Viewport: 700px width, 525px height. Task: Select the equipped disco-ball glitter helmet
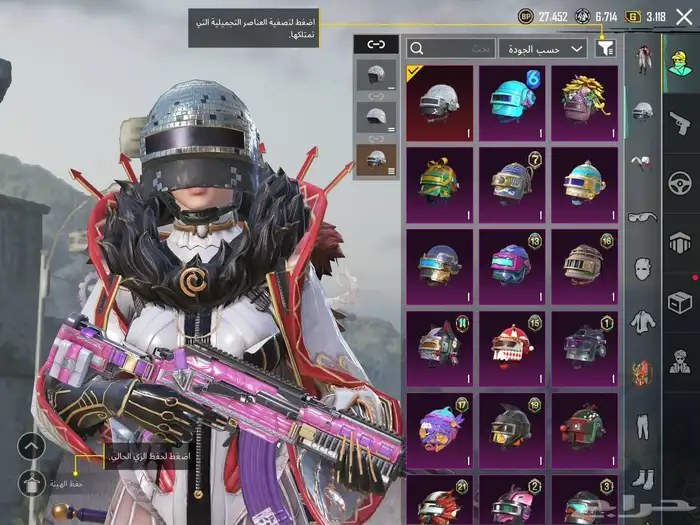(x=439, y=100)
